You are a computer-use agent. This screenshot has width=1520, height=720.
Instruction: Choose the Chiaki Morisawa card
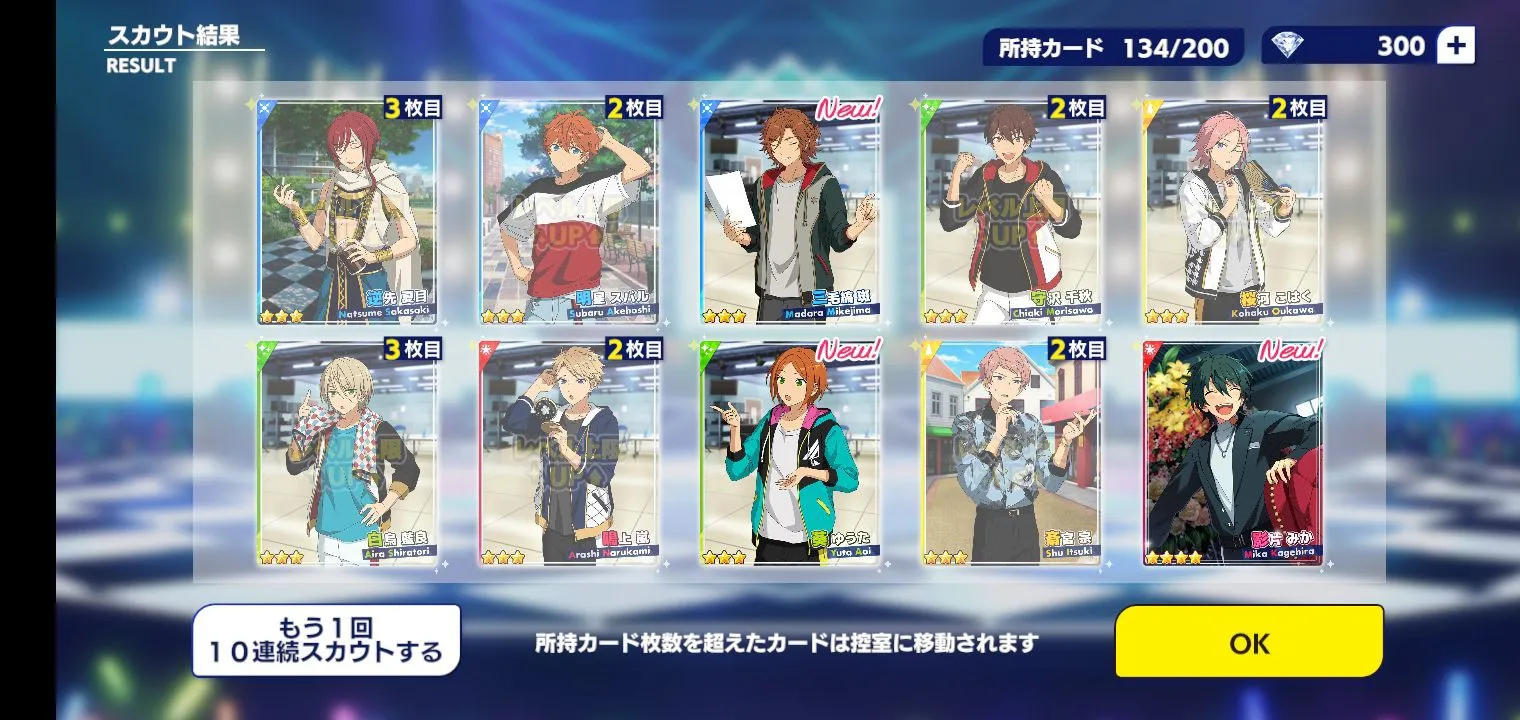pyautogui.click(x=1011, y=212)
